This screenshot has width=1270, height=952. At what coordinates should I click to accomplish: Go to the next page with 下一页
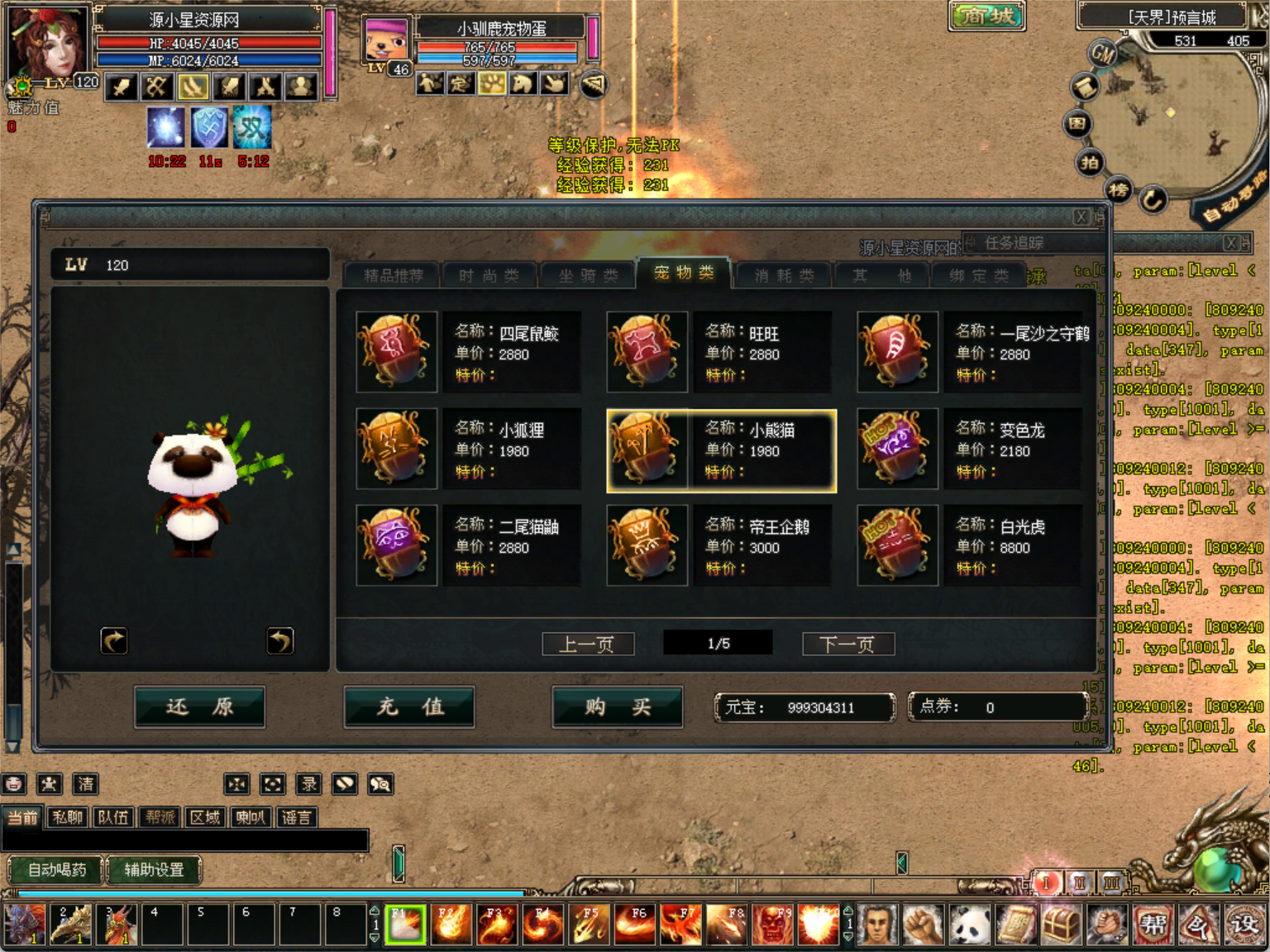click(847, 644)
